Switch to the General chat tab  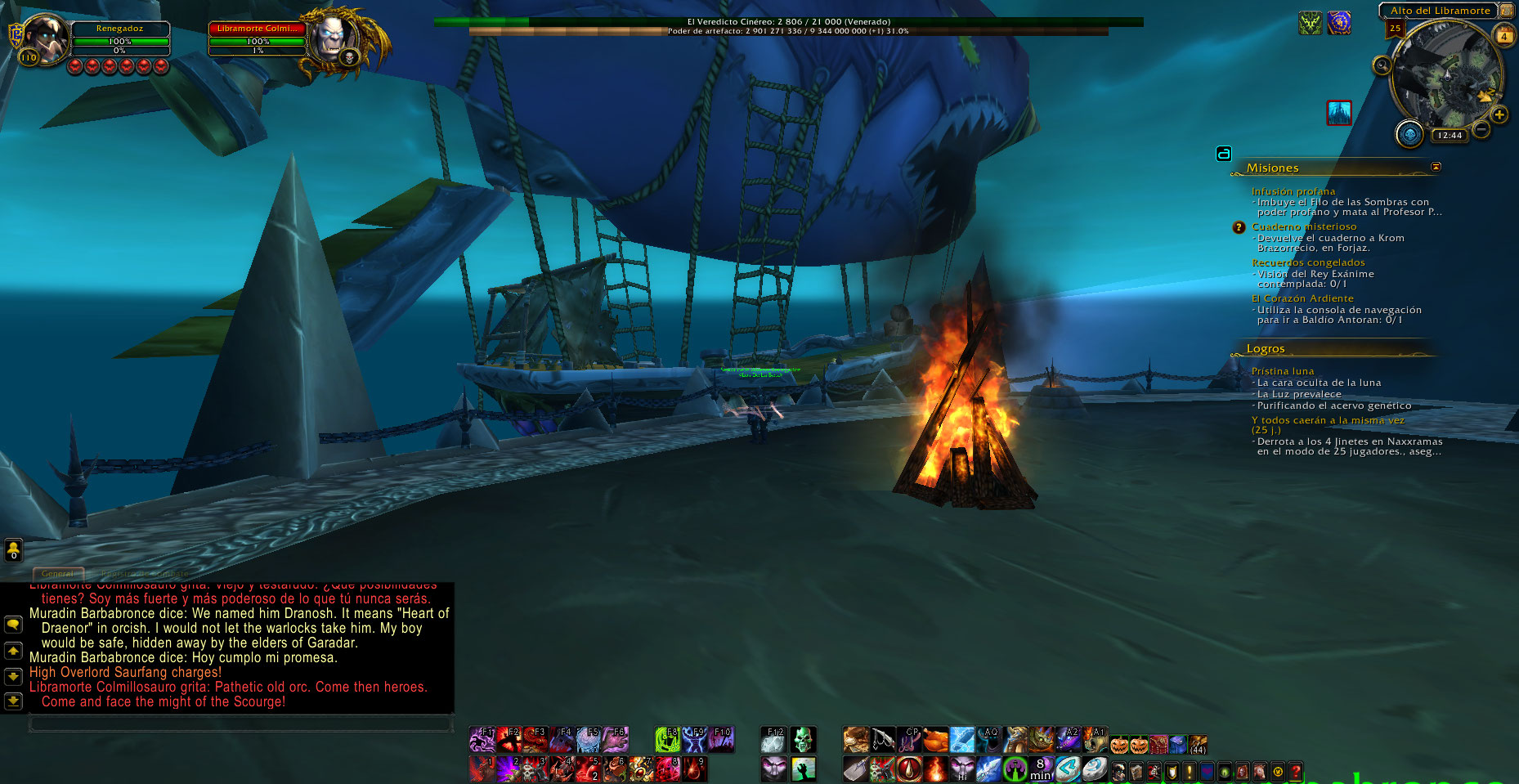click(x=57, y=573)
